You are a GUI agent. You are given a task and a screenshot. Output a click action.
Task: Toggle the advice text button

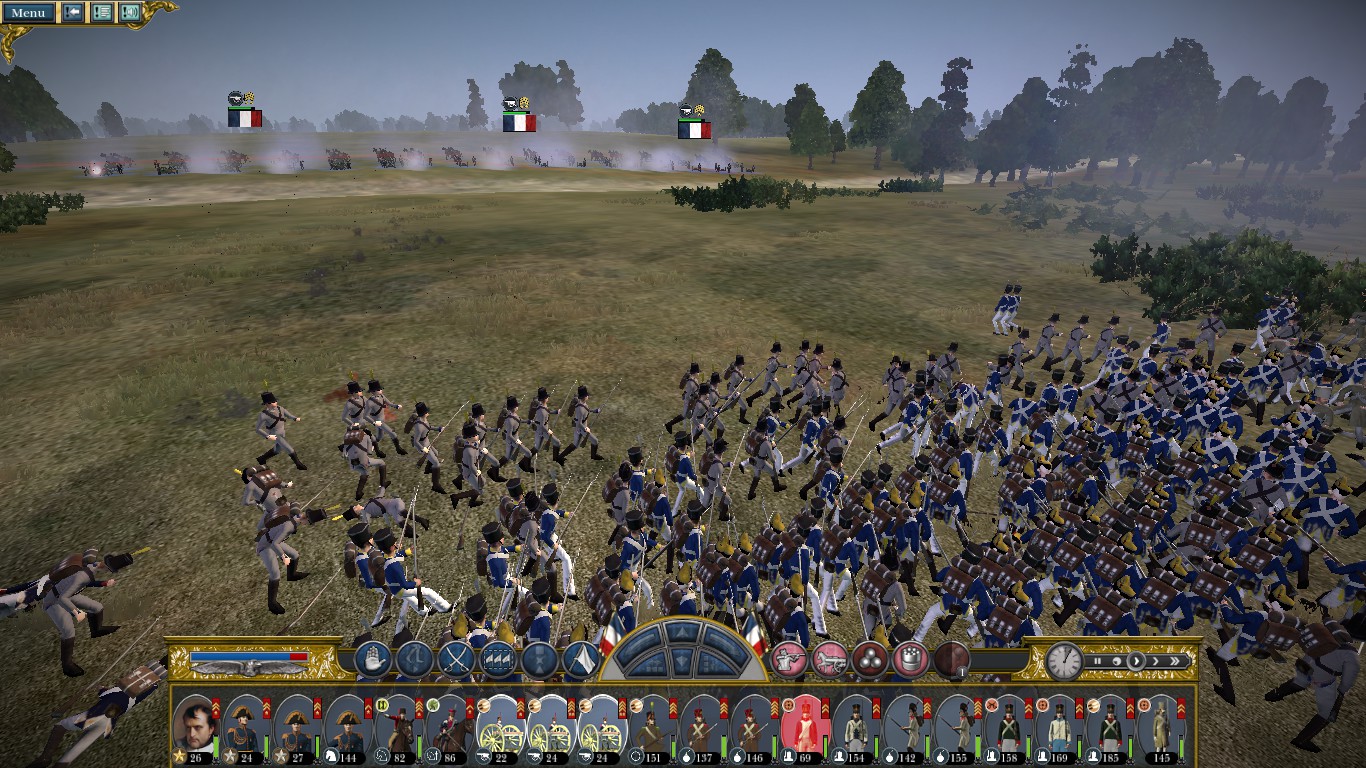pos(102,13)
